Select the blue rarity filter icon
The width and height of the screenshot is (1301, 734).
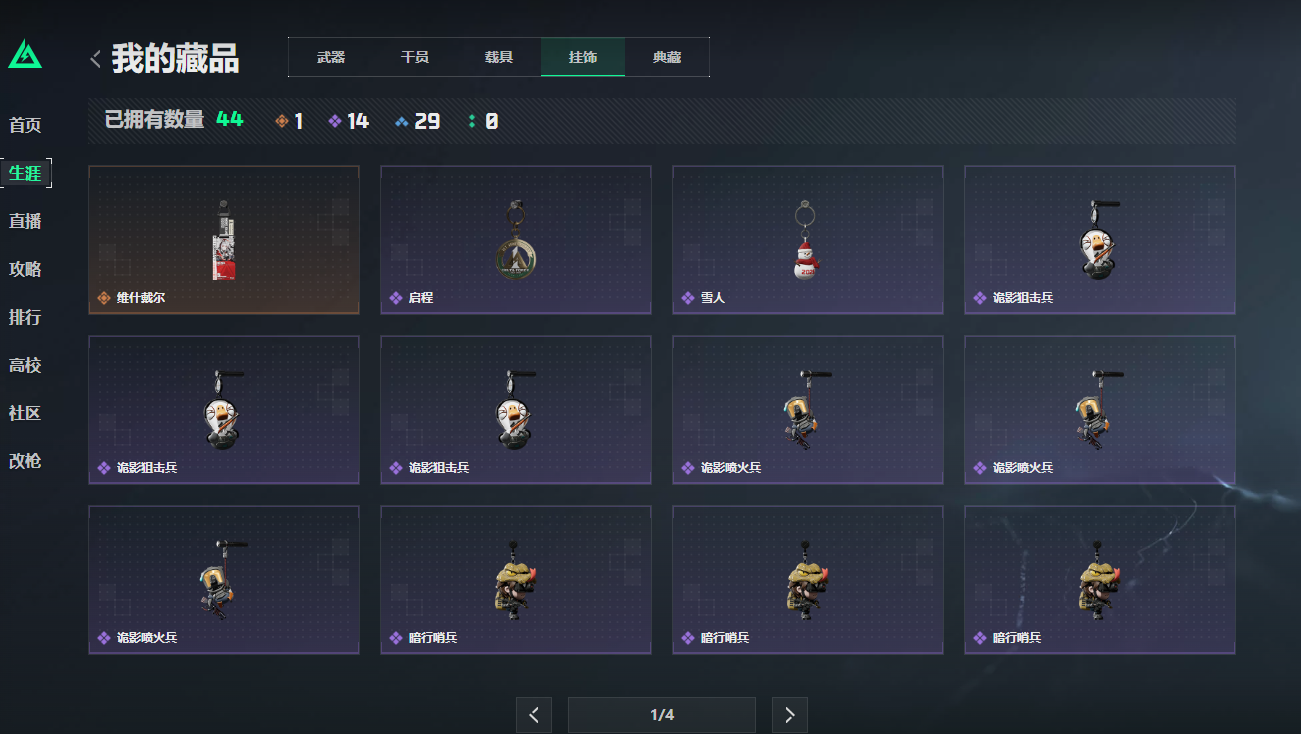[400, 120]
